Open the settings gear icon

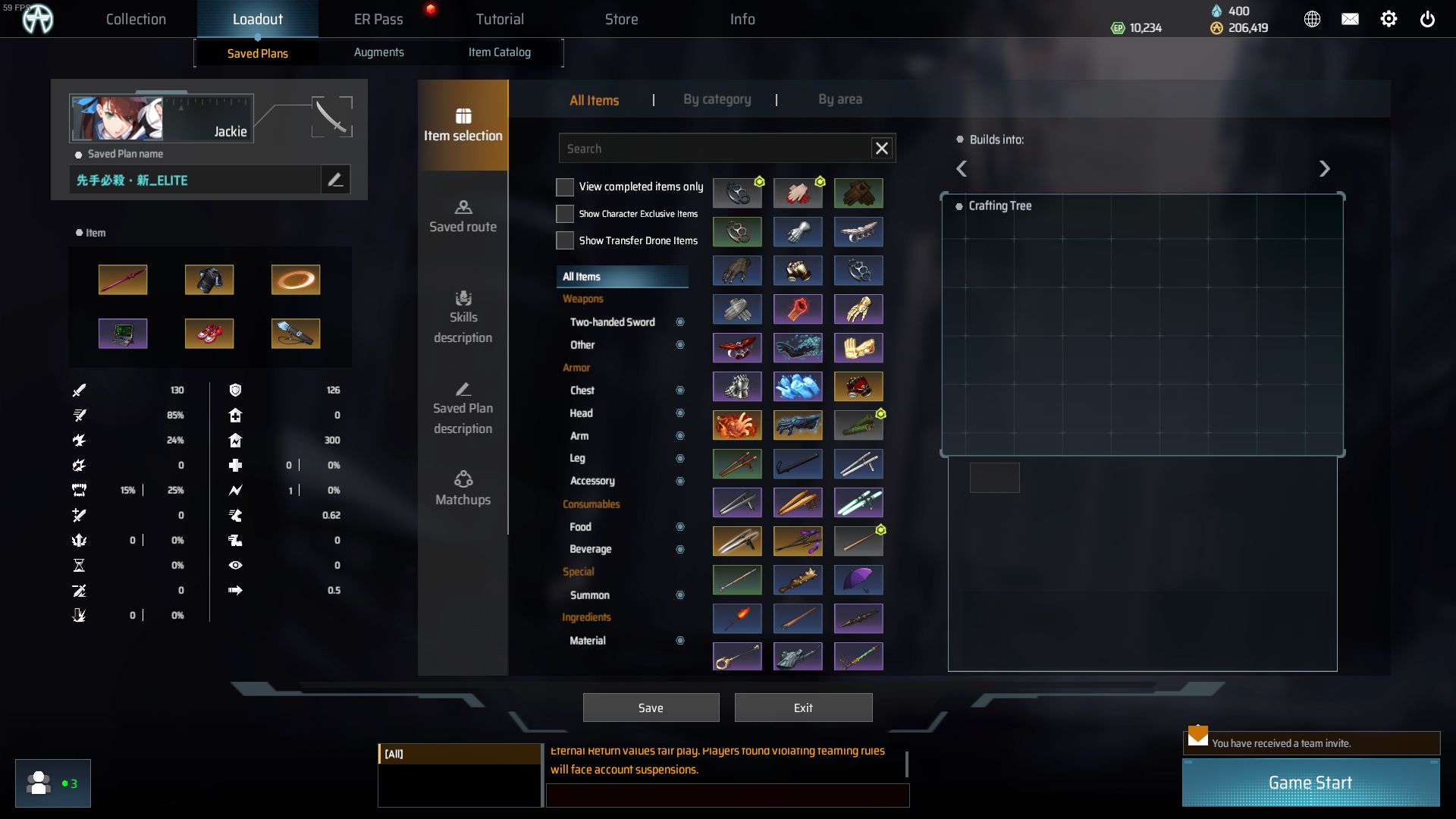coord(1389,19)
